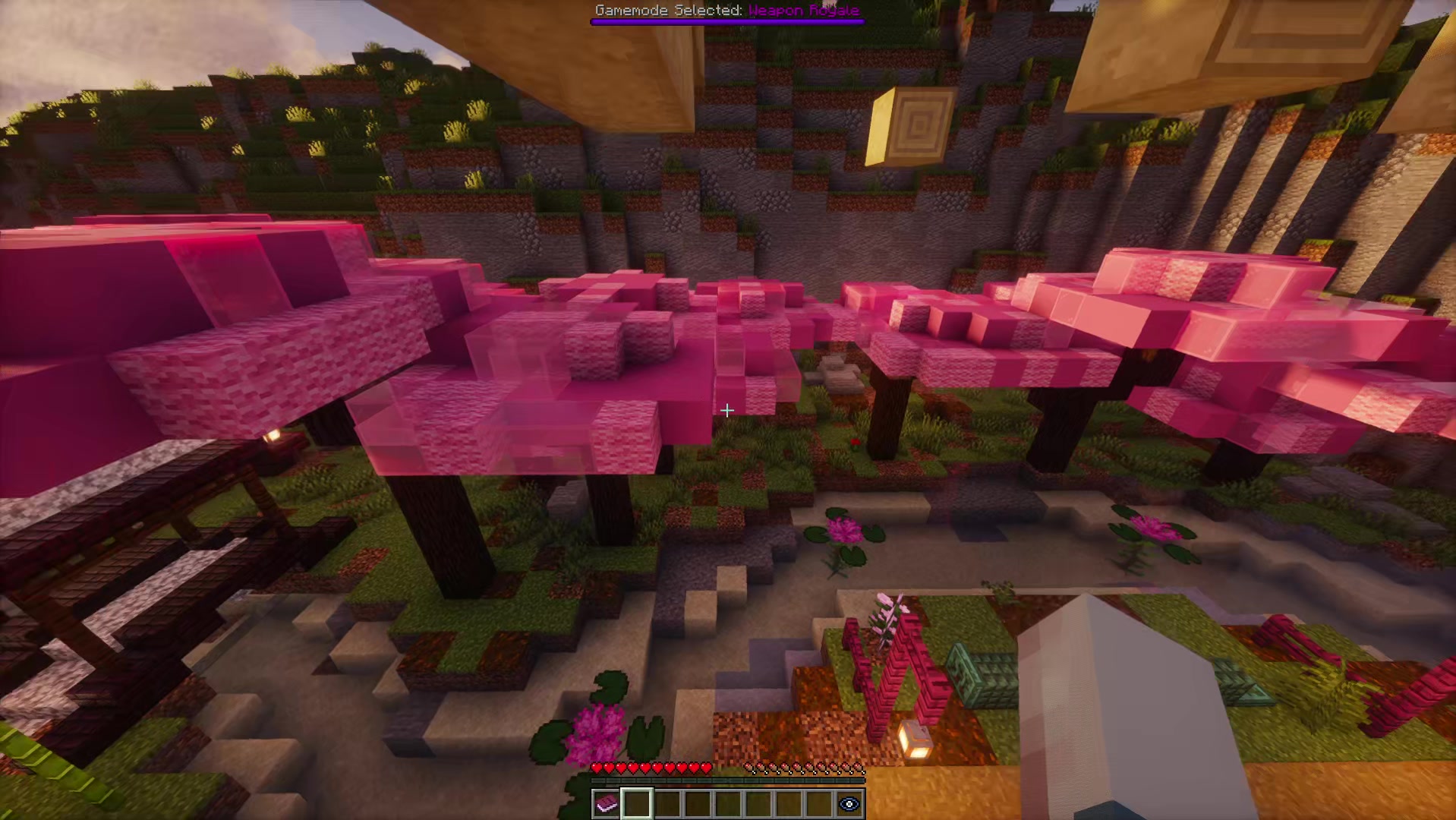
Task: Click the first red heart in the health bar
Action: (x=597, y=767)
